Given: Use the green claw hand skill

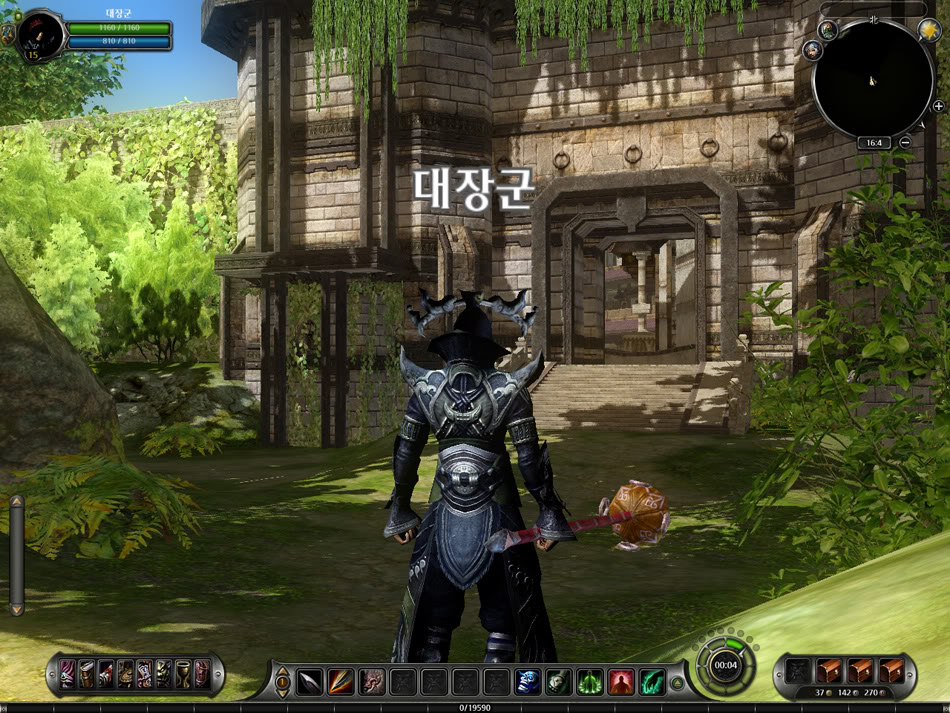Looking at the screenshot, I should click(x=652, y=682).
